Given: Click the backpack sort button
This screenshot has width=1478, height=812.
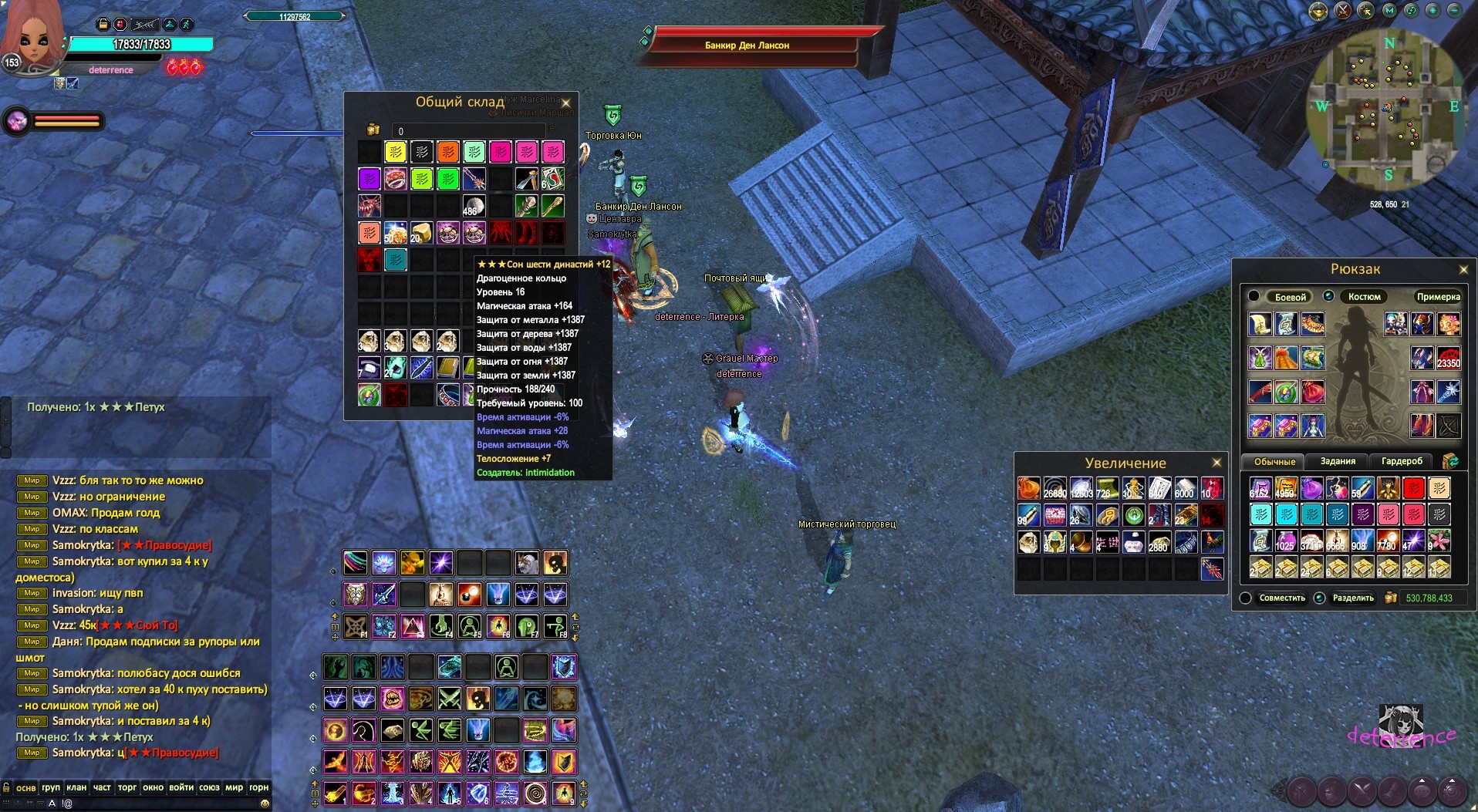Looking at the screenshot, I should [x=1450, y=461].
